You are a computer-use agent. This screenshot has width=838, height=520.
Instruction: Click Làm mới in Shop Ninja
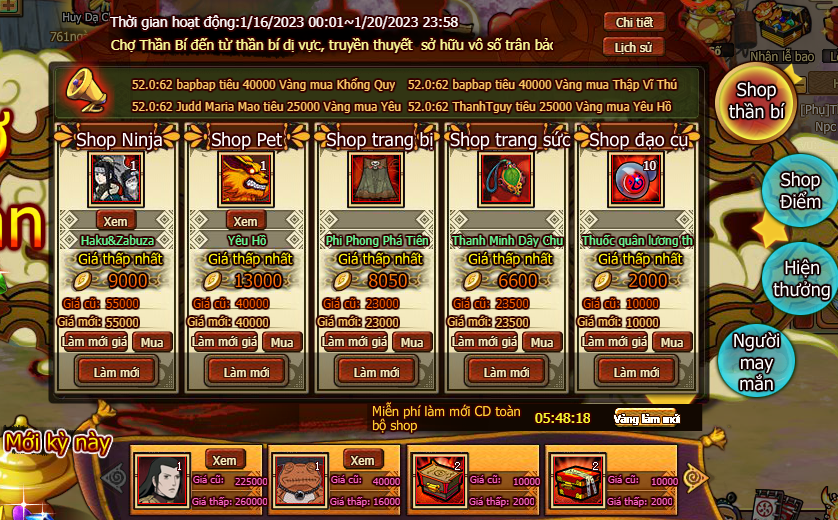point(117,372)
